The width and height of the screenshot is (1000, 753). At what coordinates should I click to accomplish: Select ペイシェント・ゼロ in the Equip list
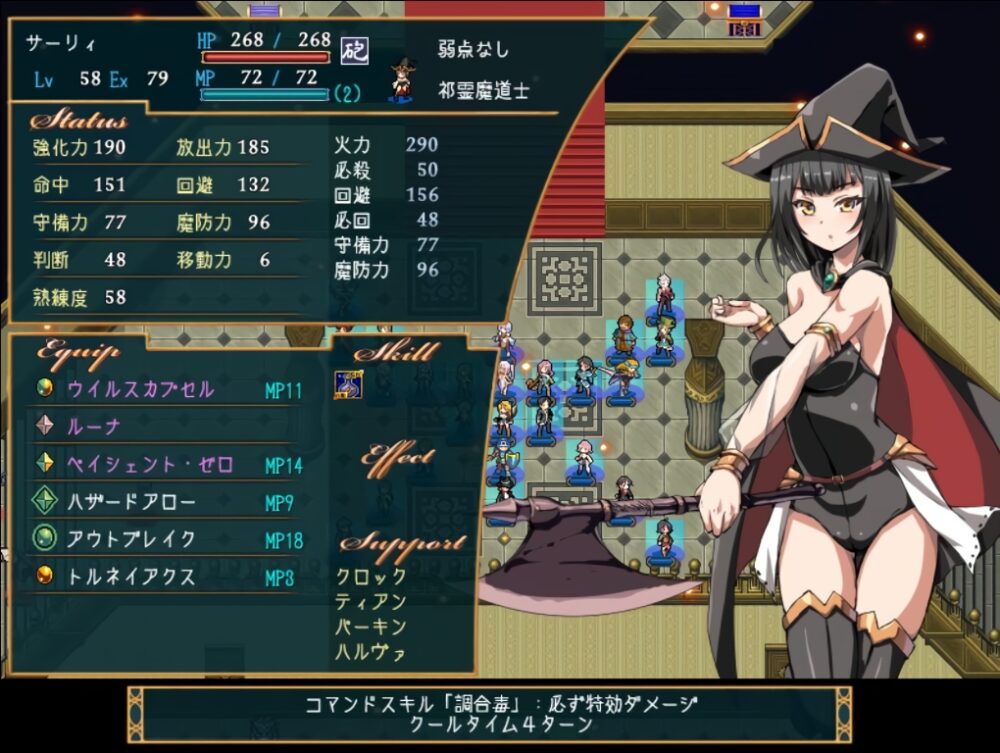coord(149,465)
